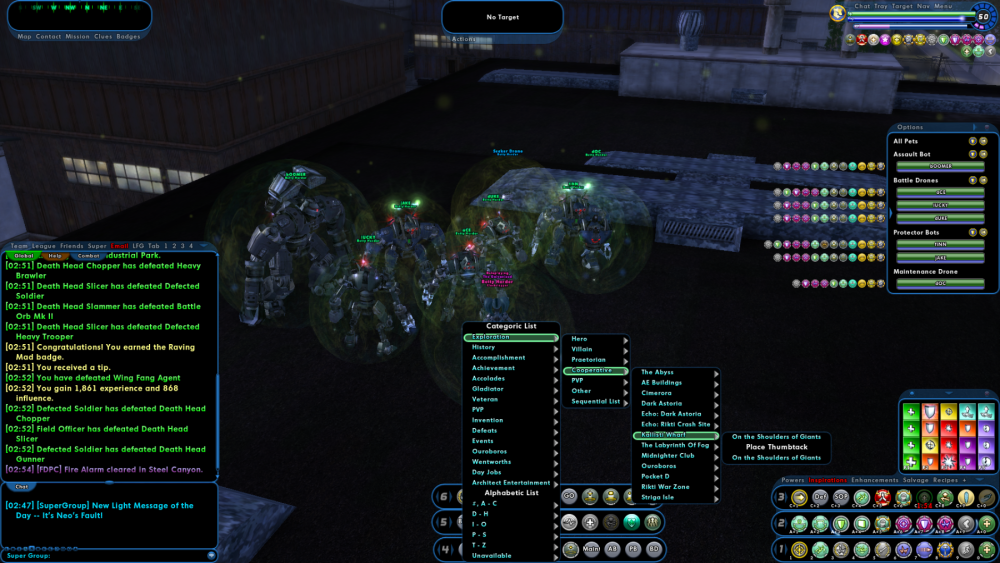Select Place Thumbtack in the submenu
Viewport: 1000px width, 563px height.
[x=776, y=447]
